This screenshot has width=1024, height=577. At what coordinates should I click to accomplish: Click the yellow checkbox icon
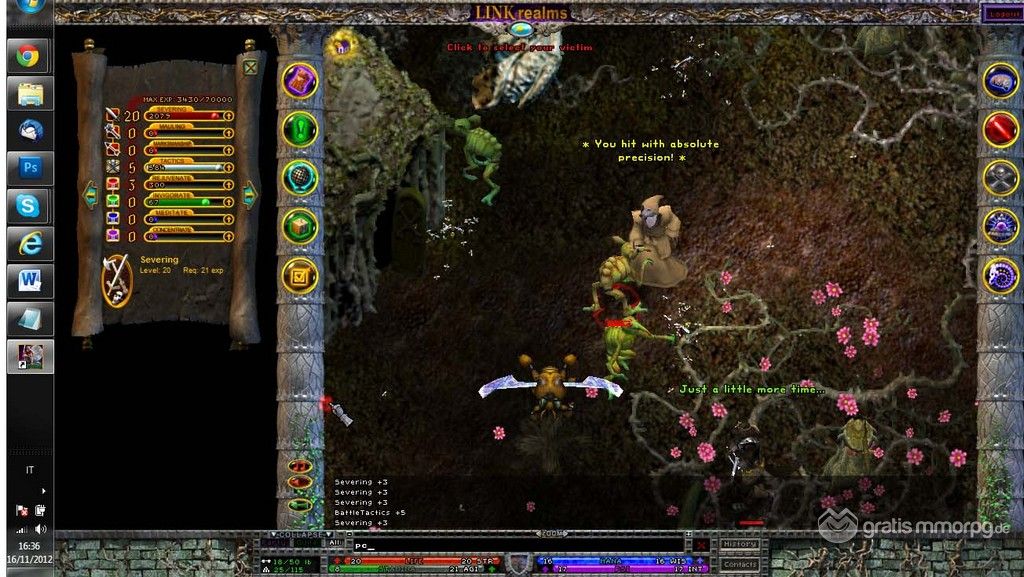[300, 275]
